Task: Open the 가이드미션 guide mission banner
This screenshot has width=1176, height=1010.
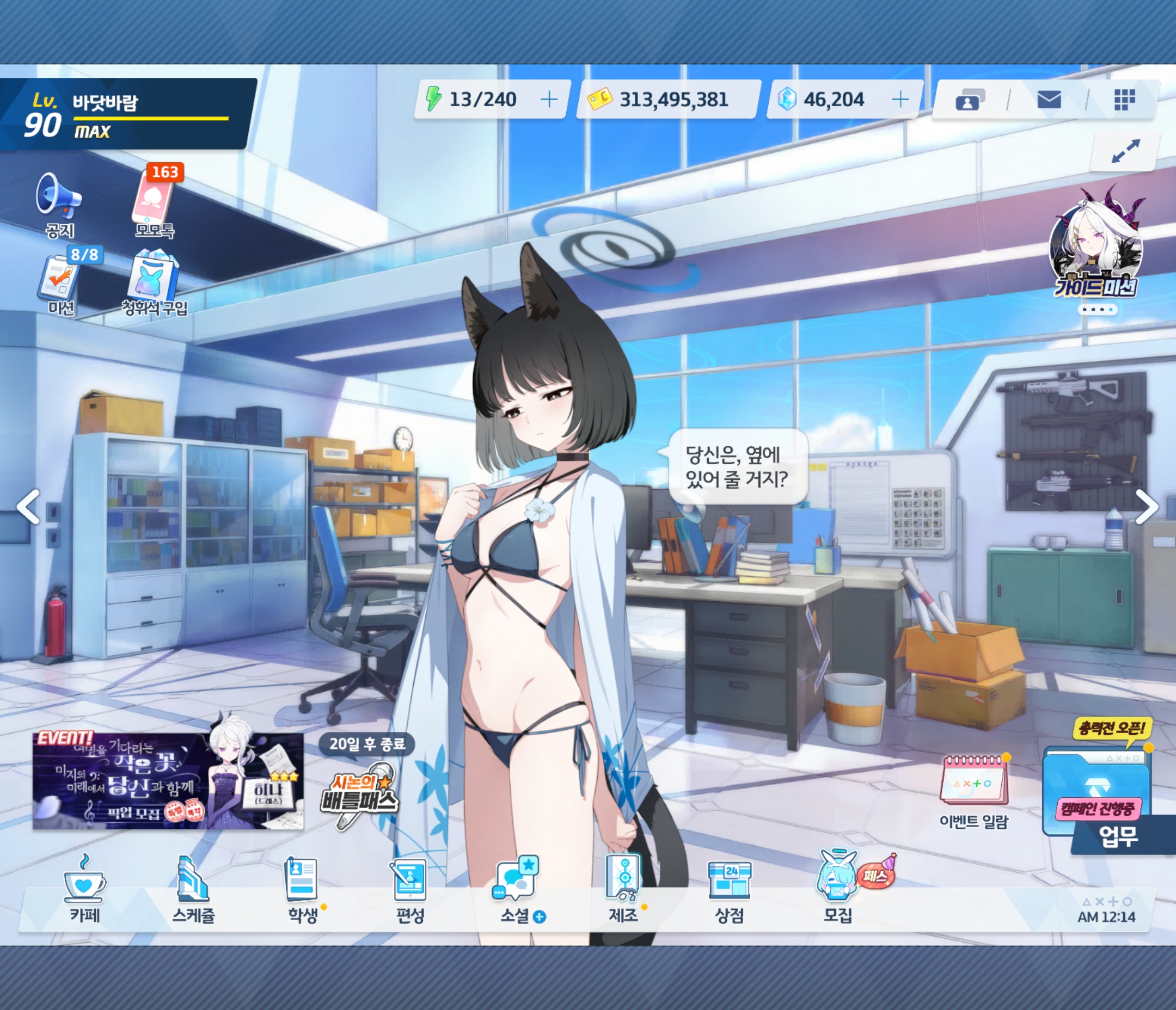Action: [x=1096, y=250]
